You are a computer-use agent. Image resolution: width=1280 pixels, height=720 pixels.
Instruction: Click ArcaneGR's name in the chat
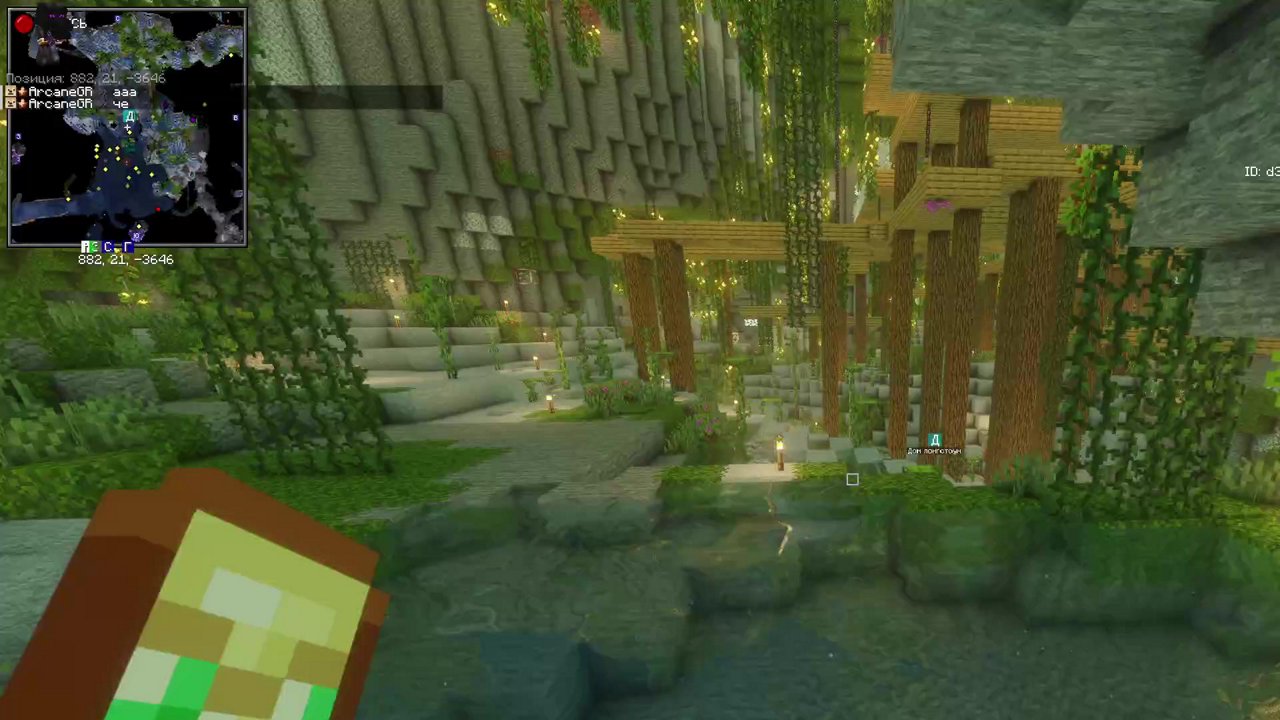60,91
